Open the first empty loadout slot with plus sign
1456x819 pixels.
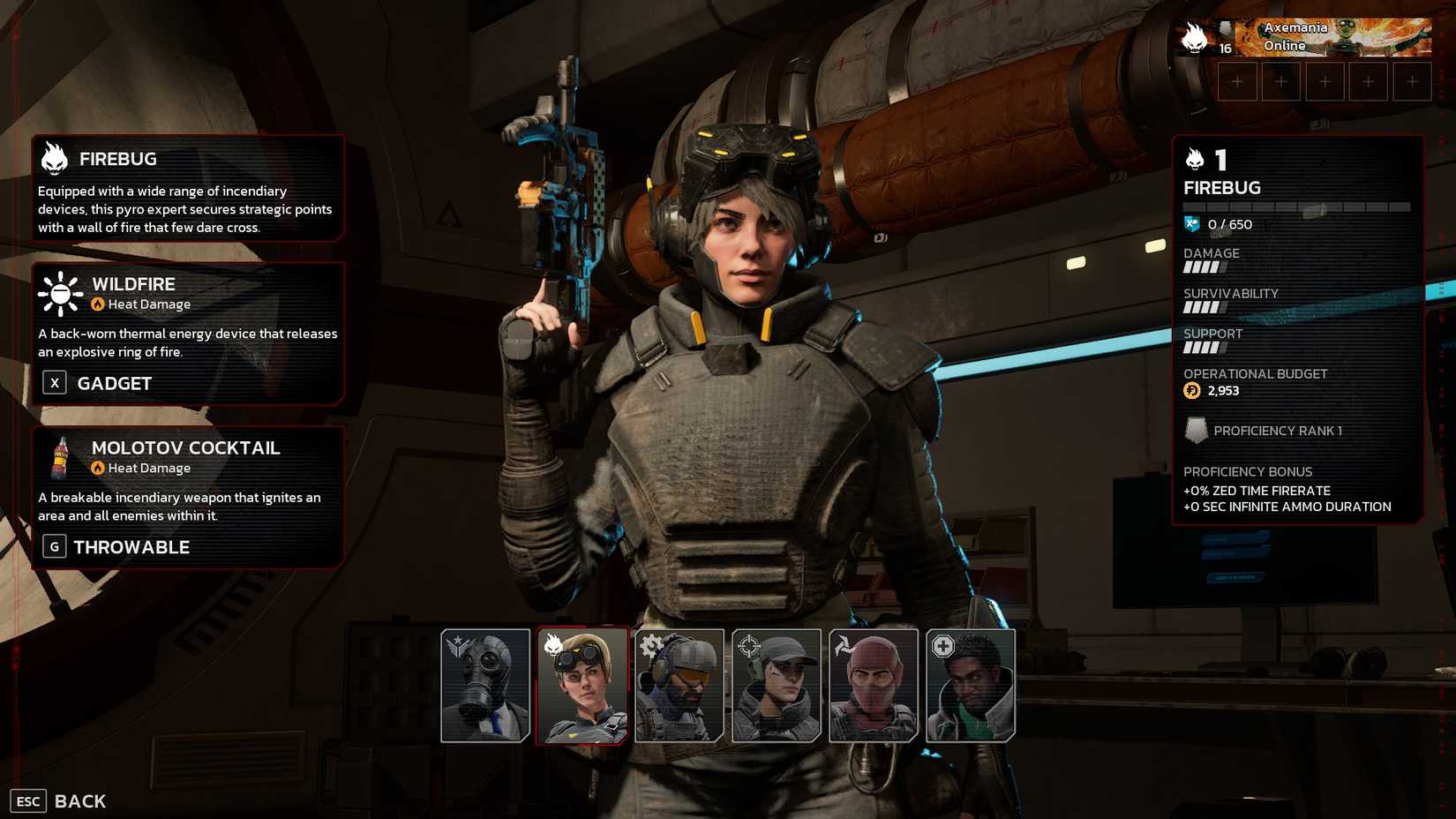[x=1237, y=80]
